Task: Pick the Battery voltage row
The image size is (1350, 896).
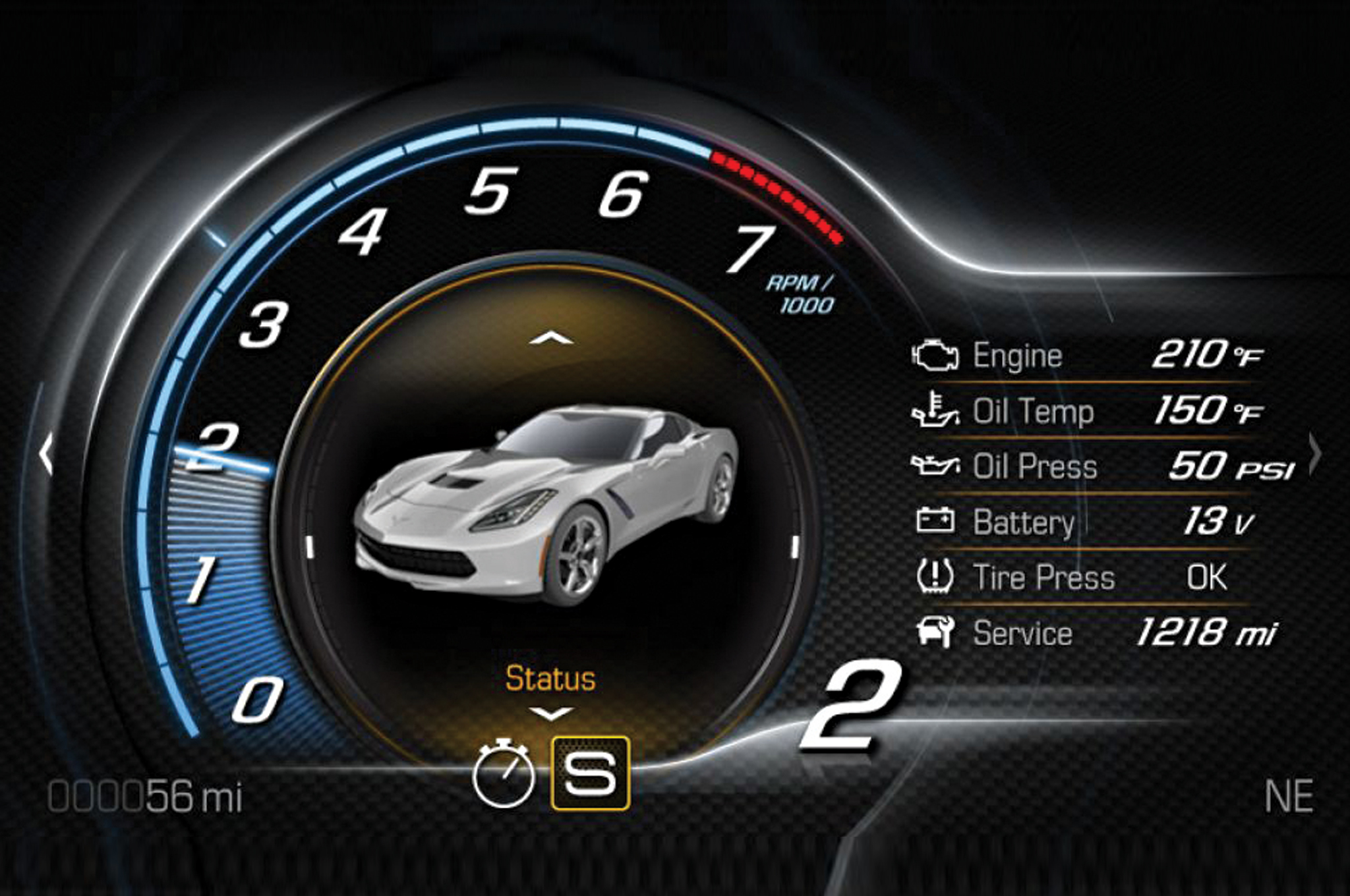Action: [x=1088, y=522]
